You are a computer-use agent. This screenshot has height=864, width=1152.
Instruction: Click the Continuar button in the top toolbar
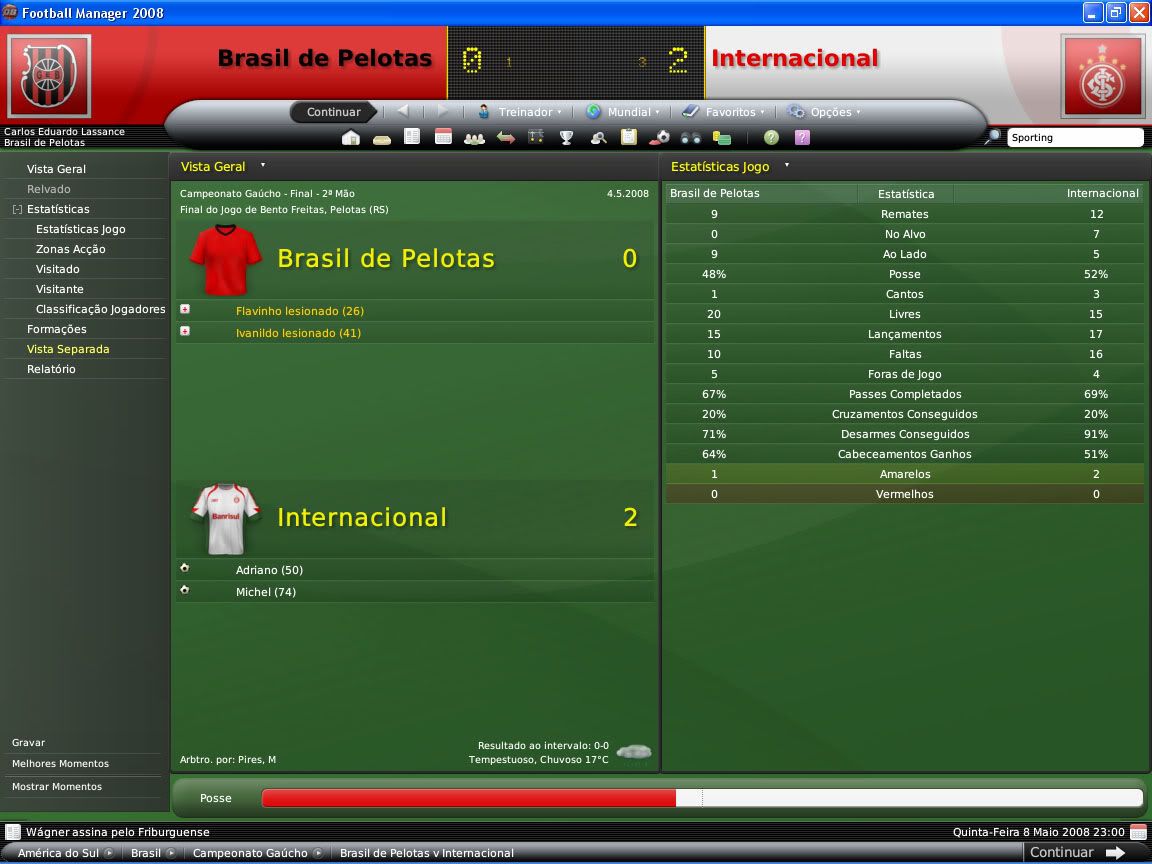click(333, 112)
